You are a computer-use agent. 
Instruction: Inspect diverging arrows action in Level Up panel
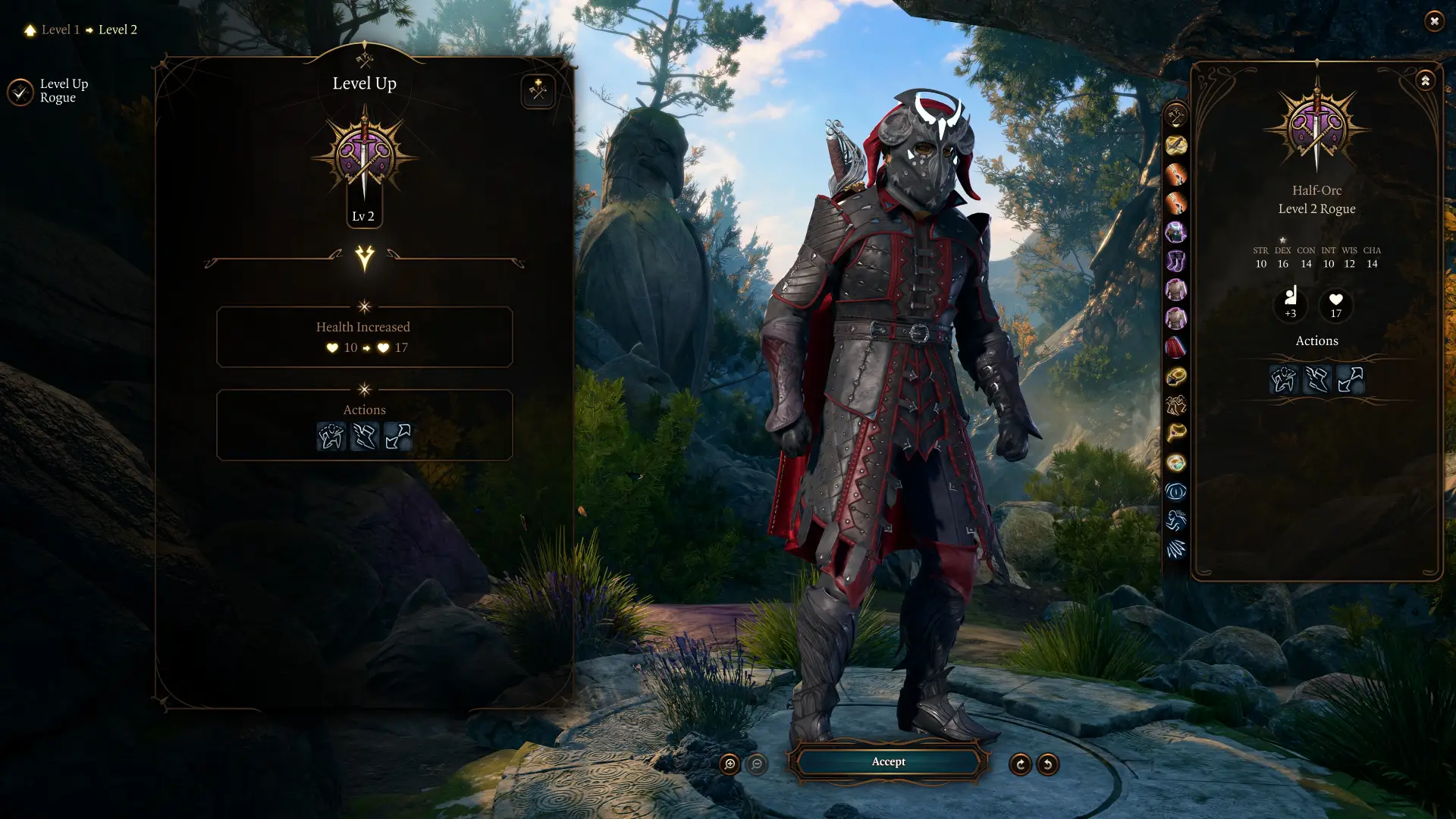point(397,437)
